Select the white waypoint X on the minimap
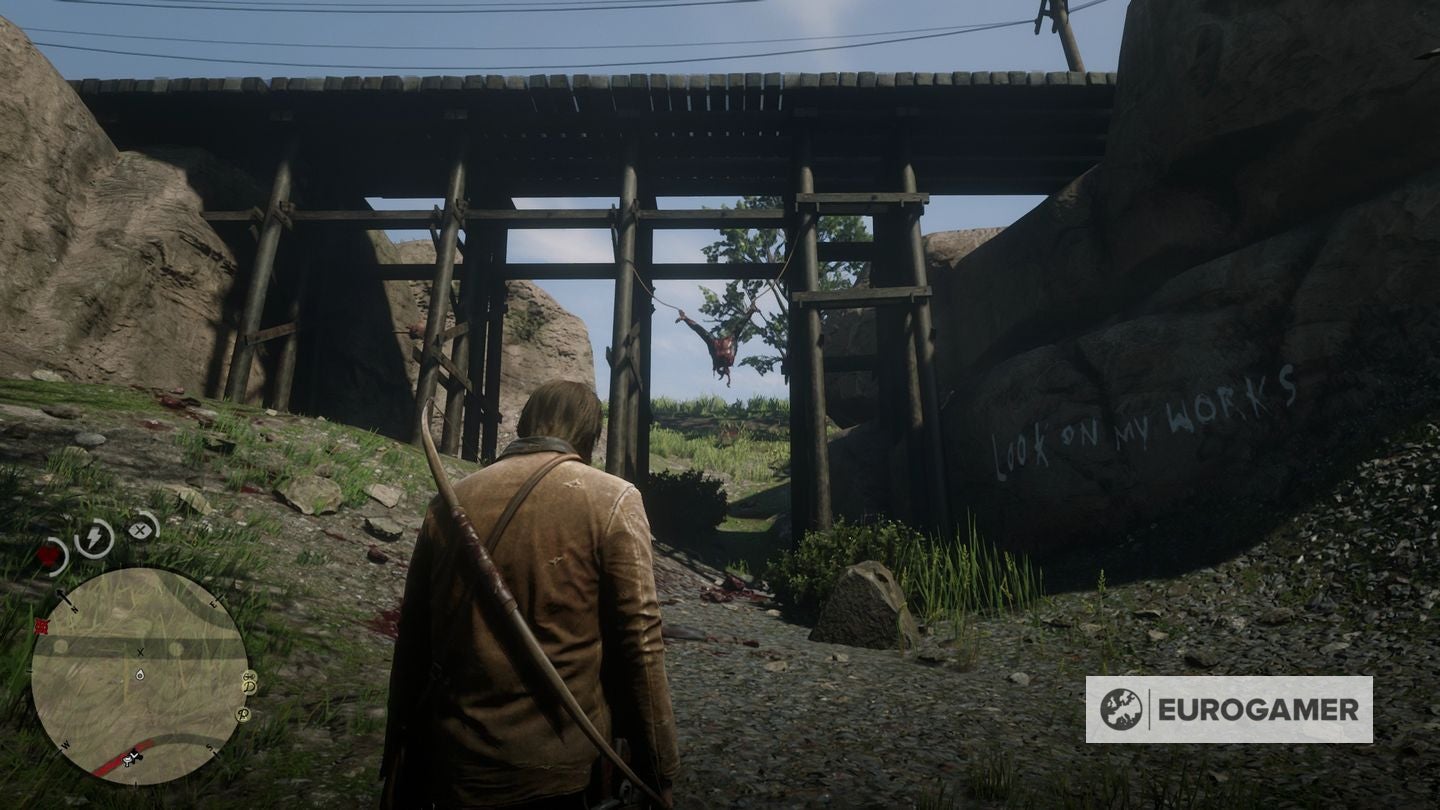Screen dimensions: 1440x810 point(140,652)
